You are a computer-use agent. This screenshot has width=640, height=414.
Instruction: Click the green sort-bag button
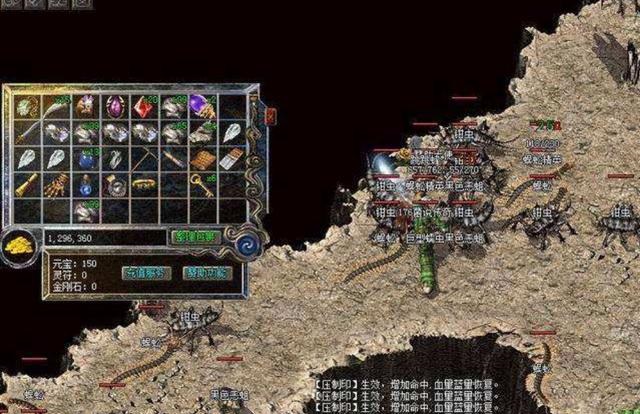coord(196,236)
